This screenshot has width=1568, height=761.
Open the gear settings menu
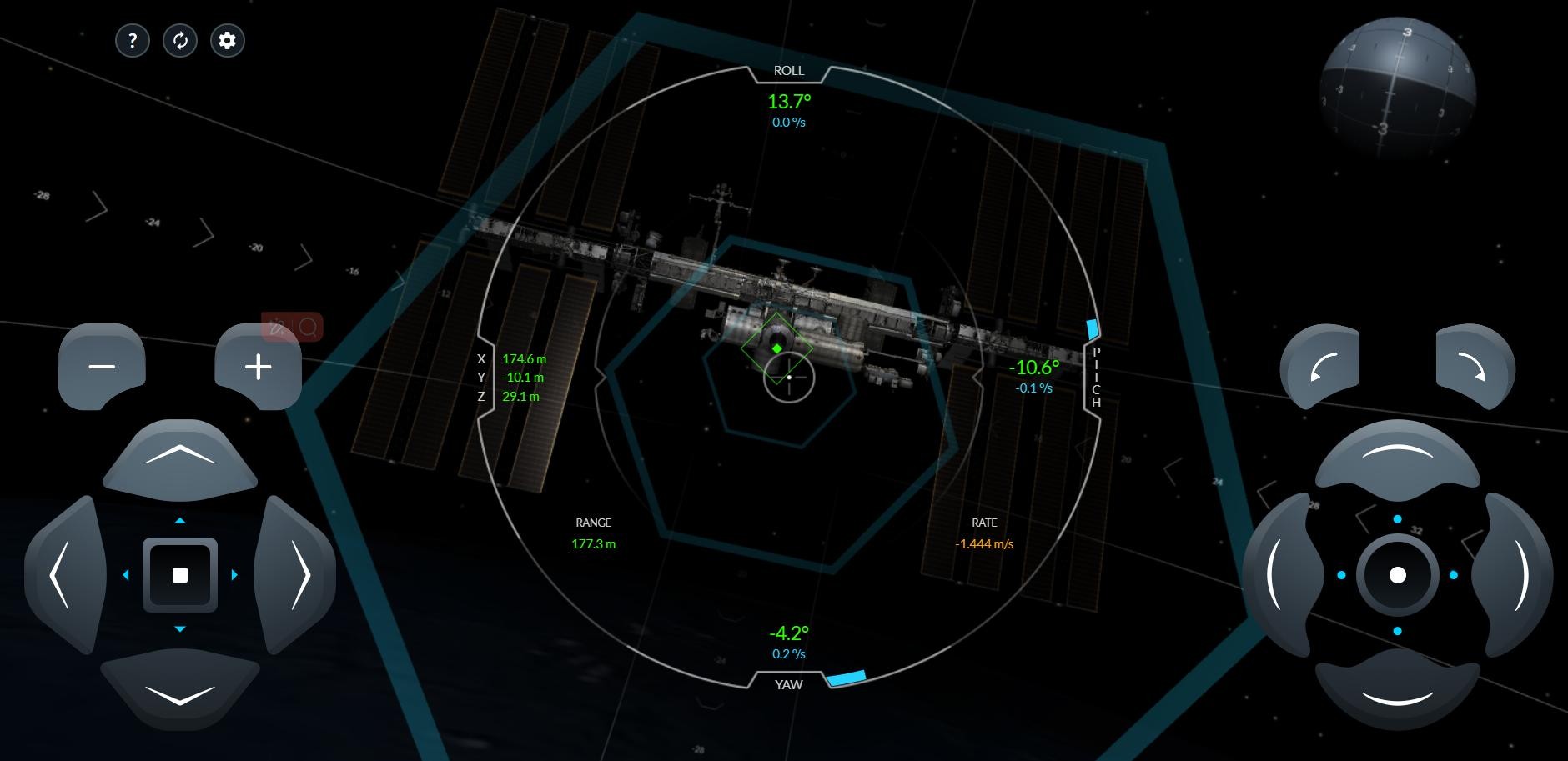[228, 40]
